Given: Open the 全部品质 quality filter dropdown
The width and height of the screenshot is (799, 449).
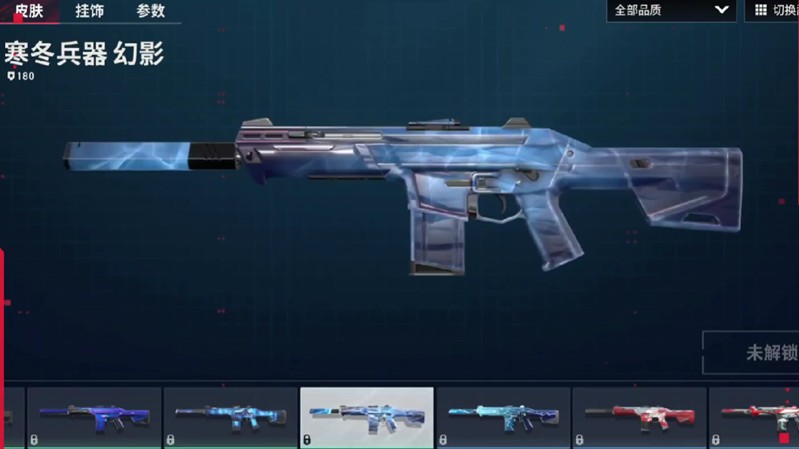Looking at the screenshot, I should [x=671, y=10].
